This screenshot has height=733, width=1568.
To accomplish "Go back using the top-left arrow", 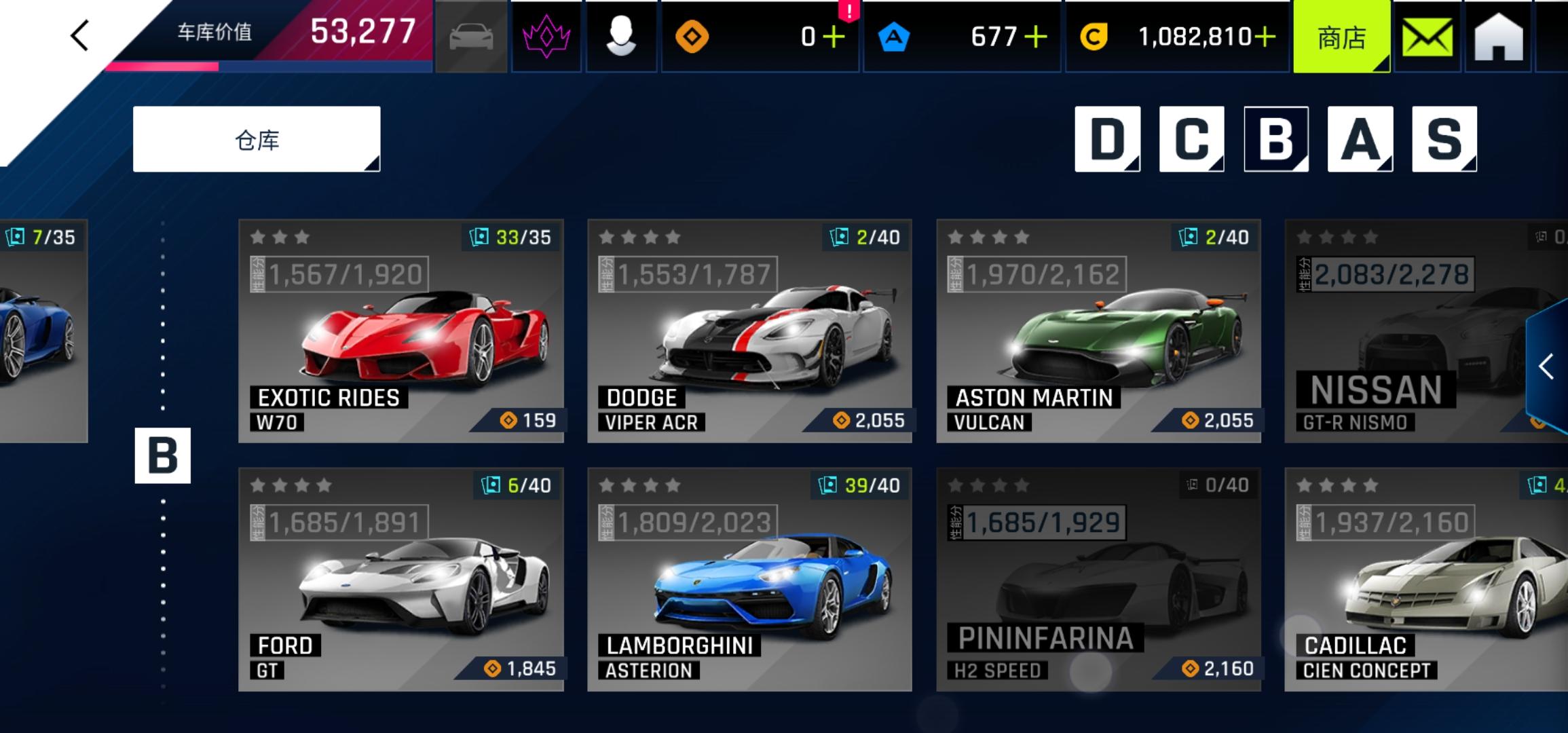I will click(x=80, y=35).
